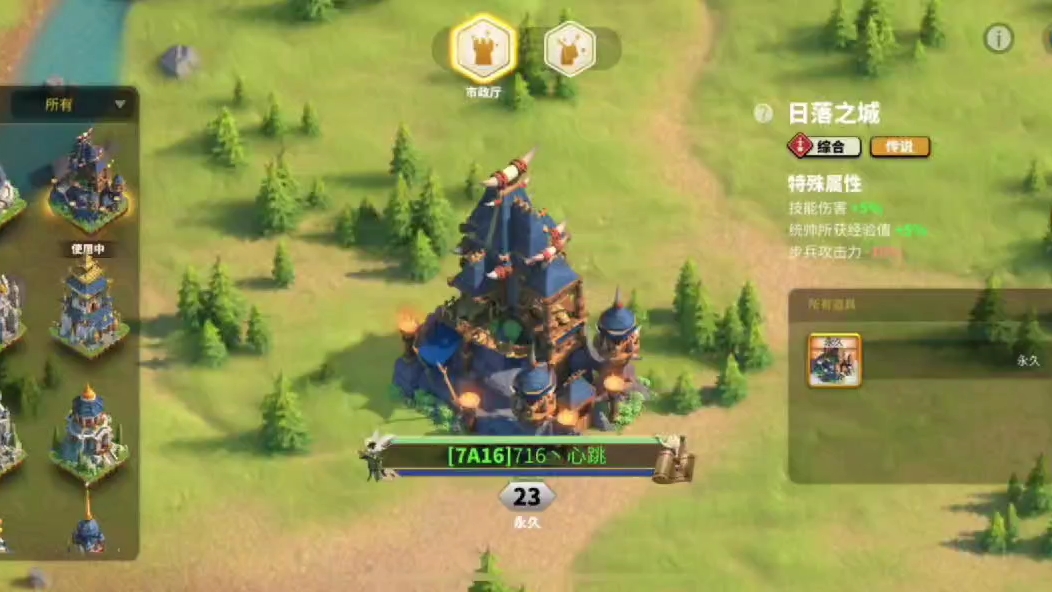Select the in-use dark blue castle skin

click(x=88, y=183)
